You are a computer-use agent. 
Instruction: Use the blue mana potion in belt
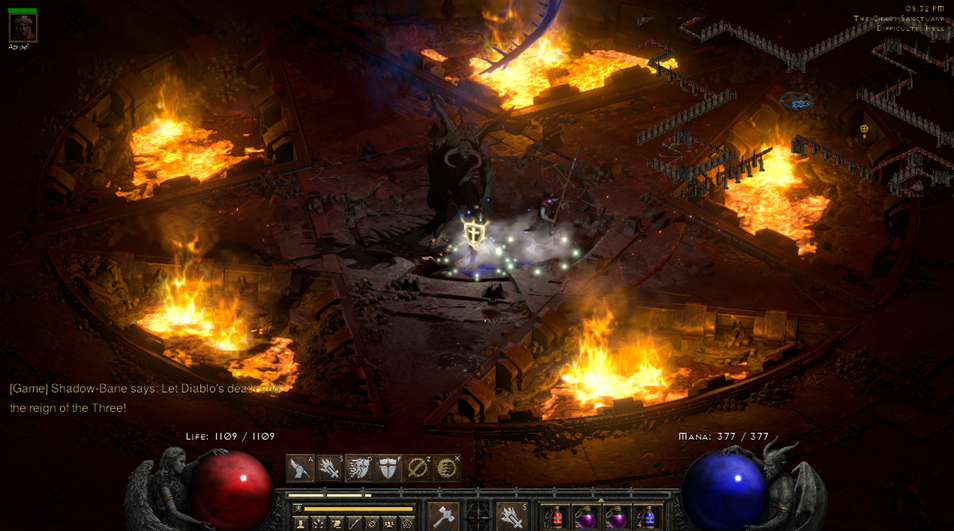[x=647, y=518]
